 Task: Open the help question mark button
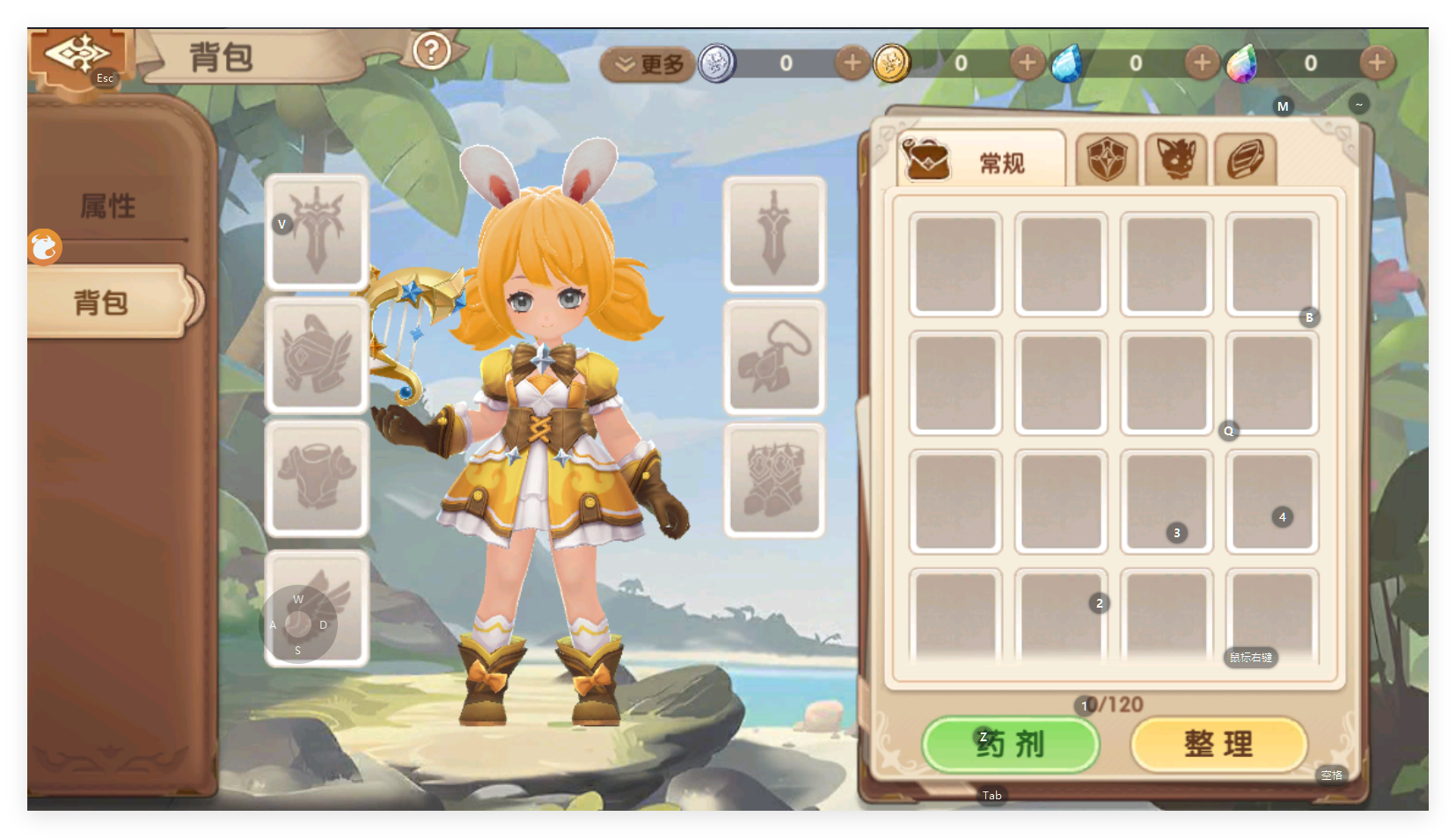point(431,51)
